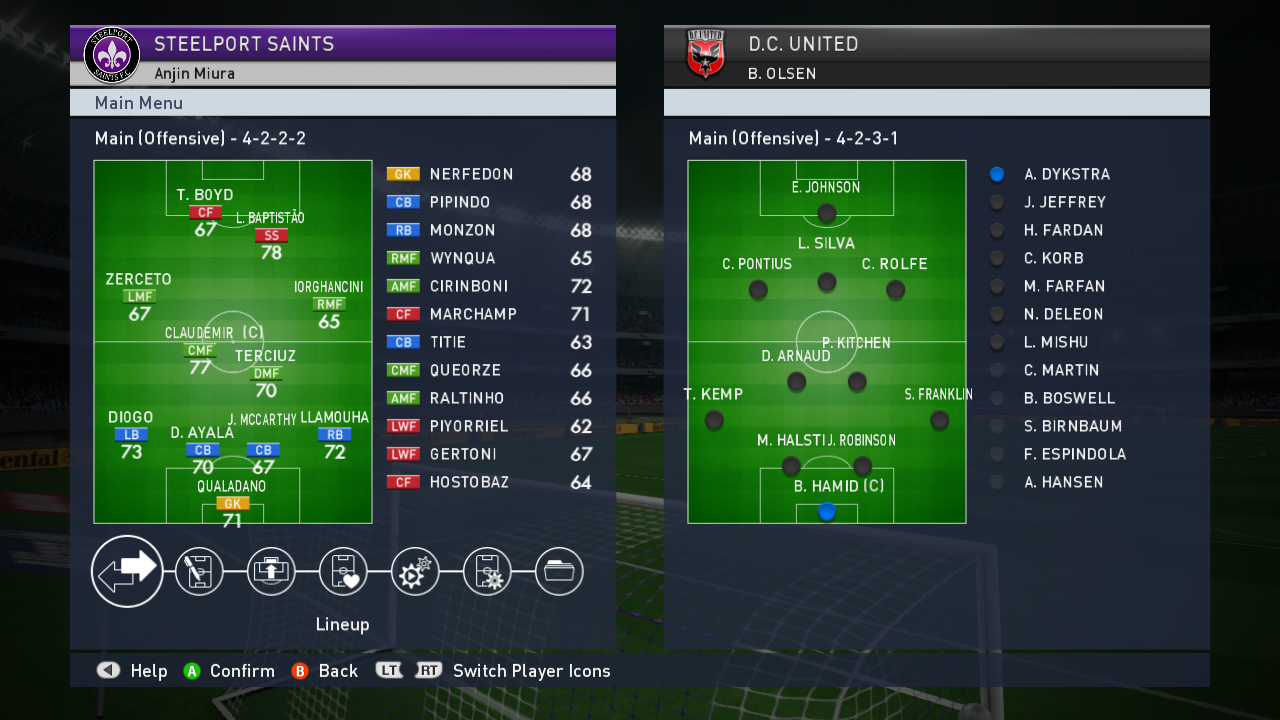Select left back DIOGO on the formation
This screenshot has height=720, width=1280.
click(x=131, y=435)
